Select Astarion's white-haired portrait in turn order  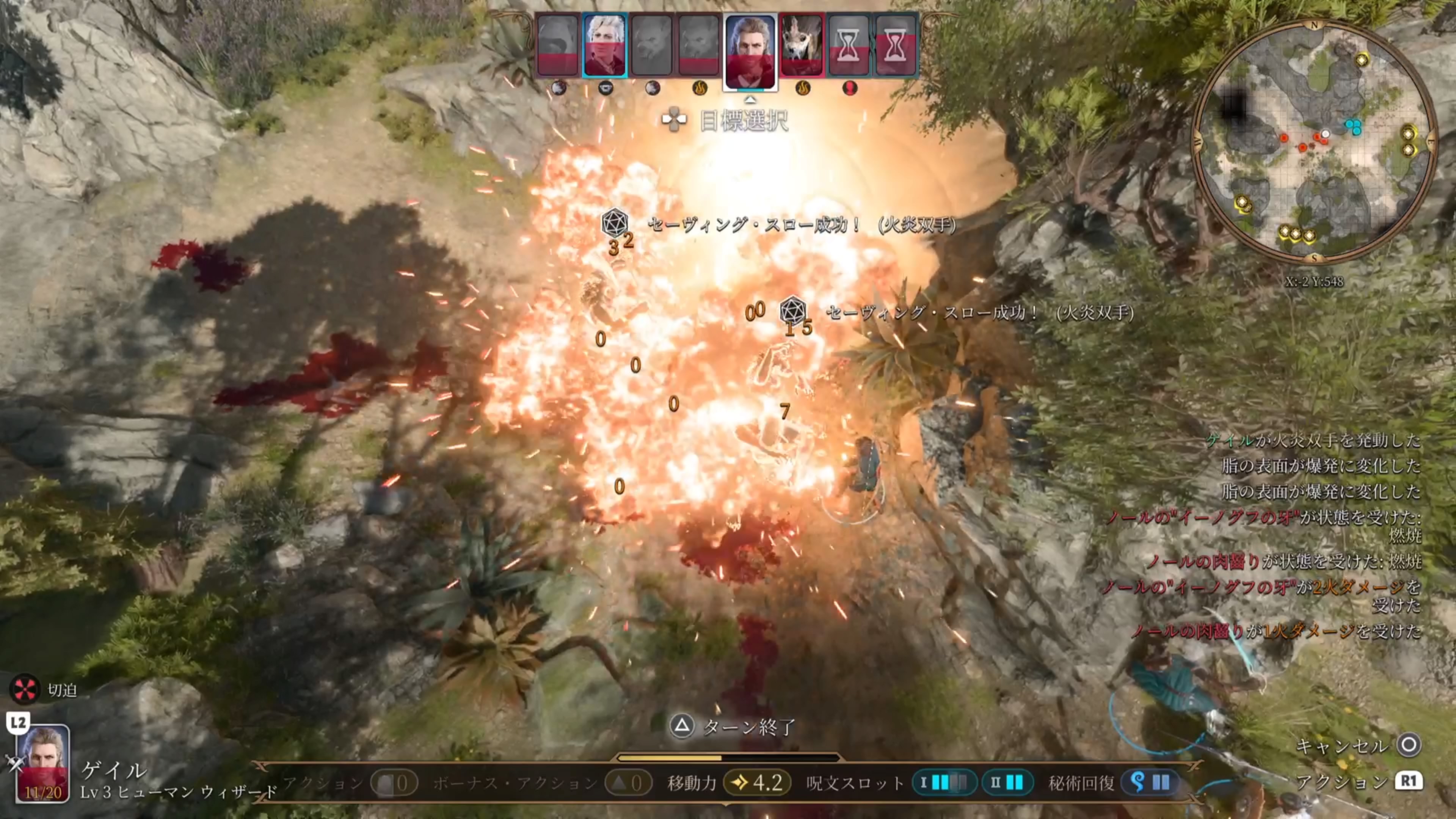click(x=604, y=45)
